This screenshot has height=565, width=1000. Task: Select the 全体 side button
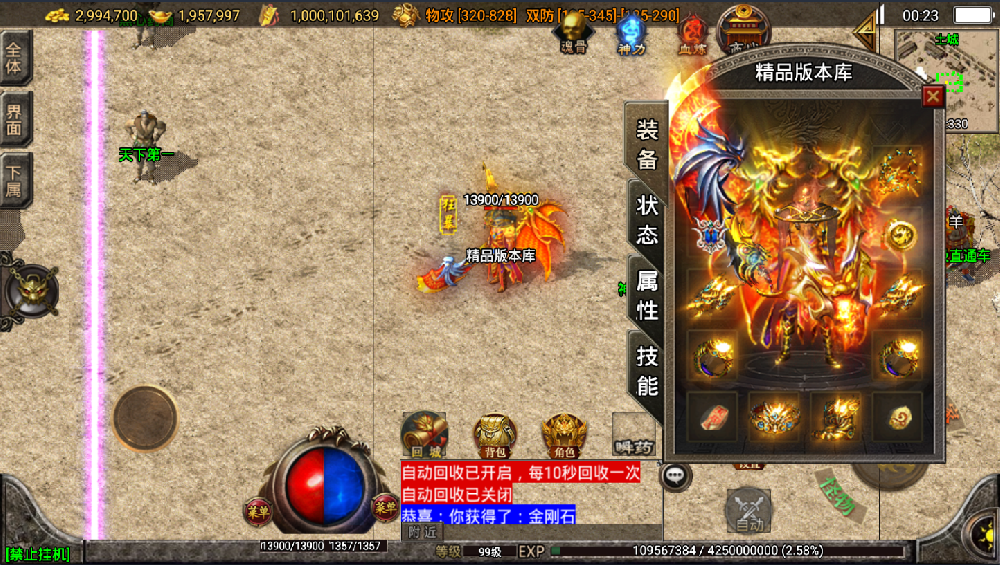15,59
